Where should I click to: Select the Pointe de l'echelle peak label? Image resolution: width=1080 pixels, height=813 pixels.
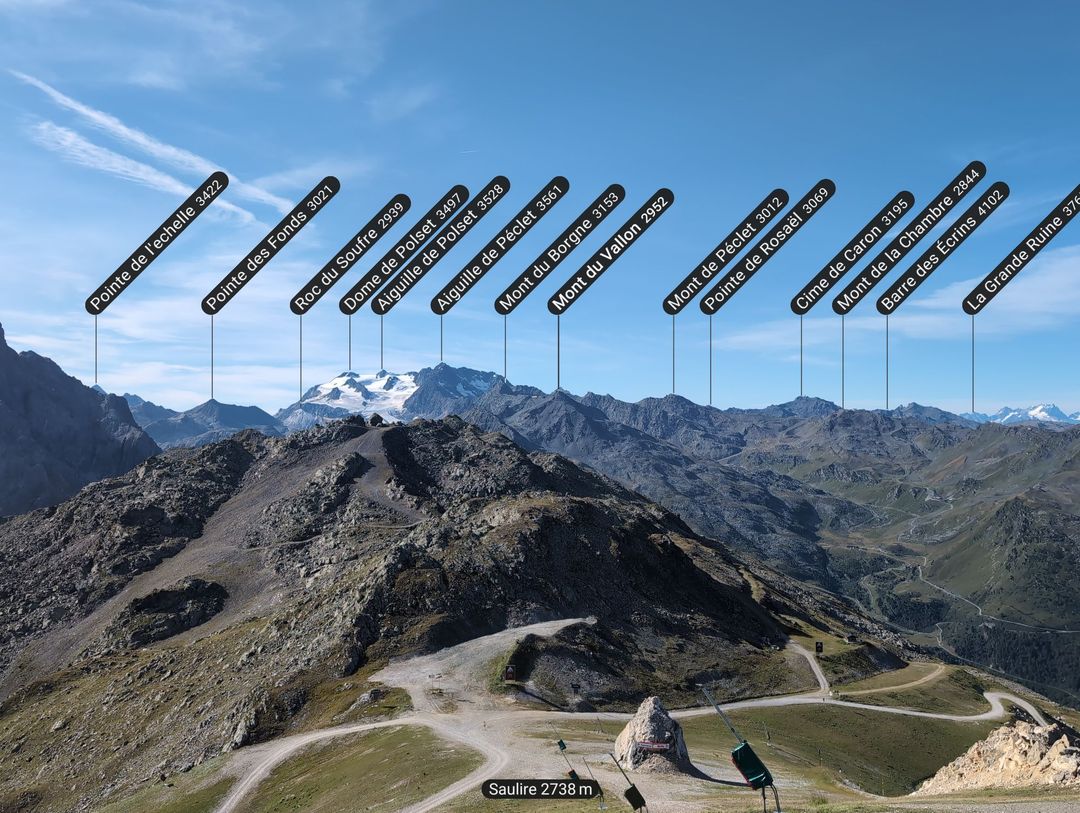click(157, 243)
